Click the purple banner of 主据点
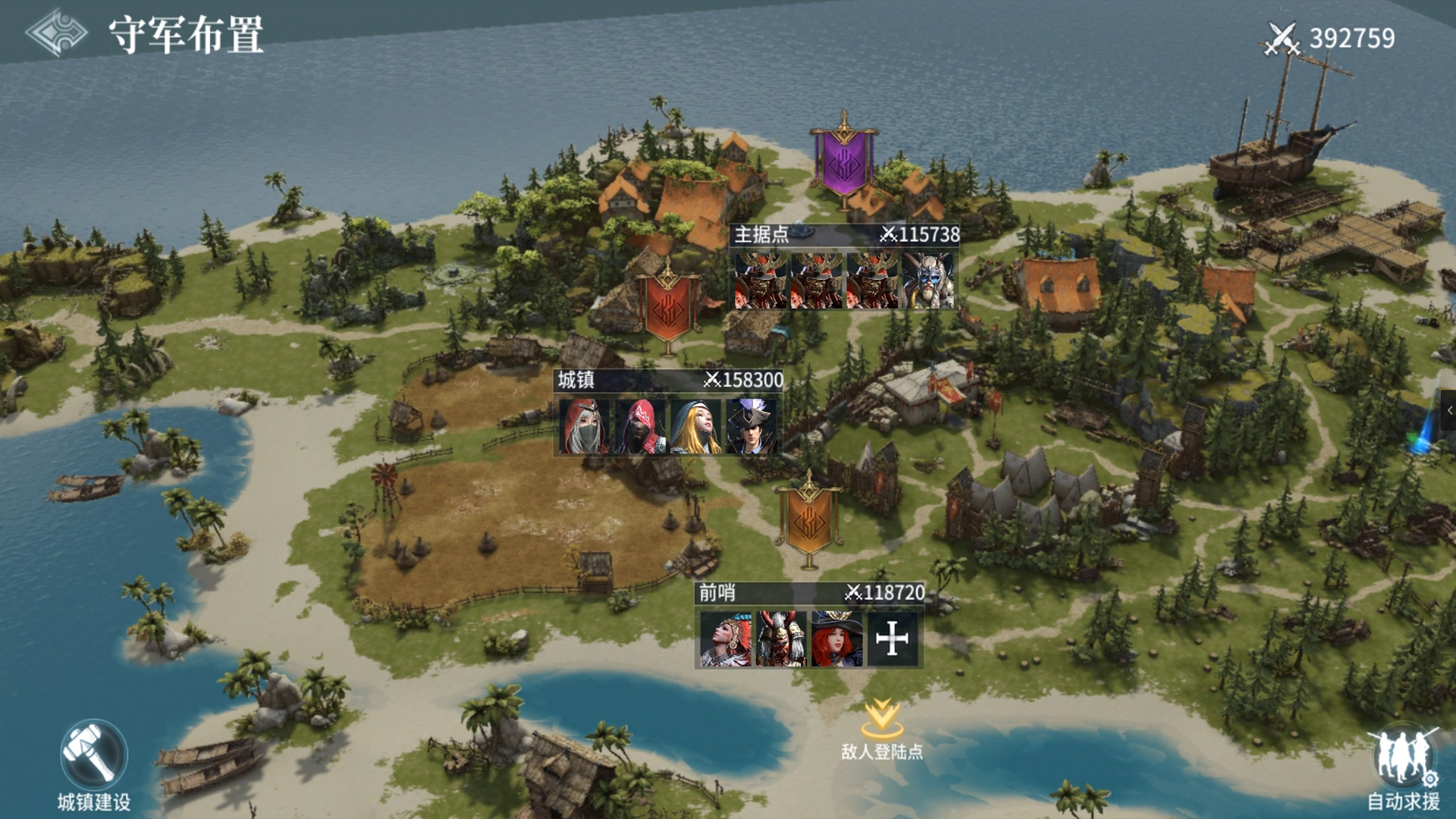 [843, 162]
